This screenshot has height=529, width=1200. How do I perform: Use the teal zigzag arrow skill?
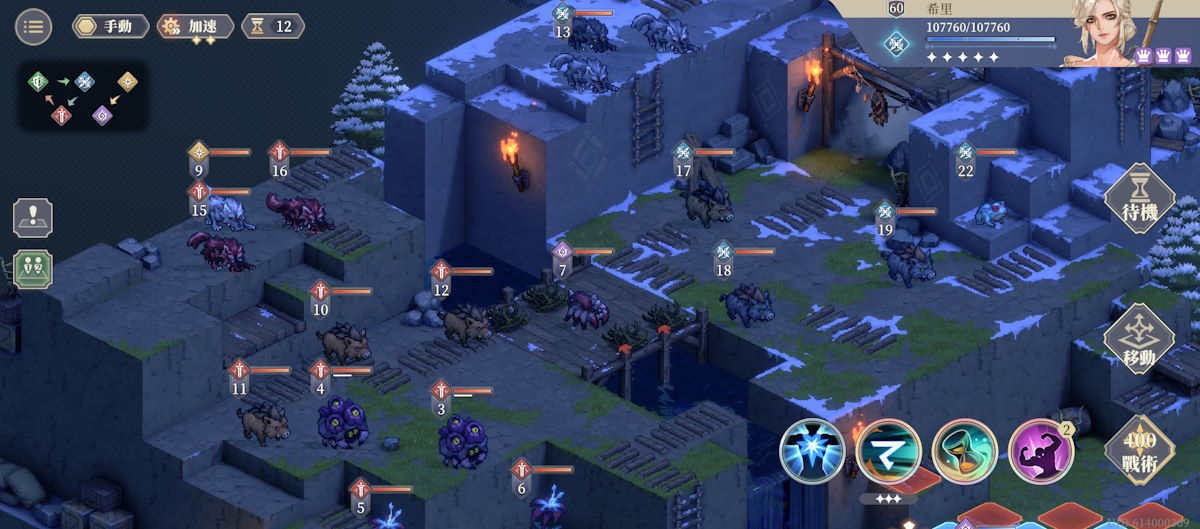click(x=889, y=452)
